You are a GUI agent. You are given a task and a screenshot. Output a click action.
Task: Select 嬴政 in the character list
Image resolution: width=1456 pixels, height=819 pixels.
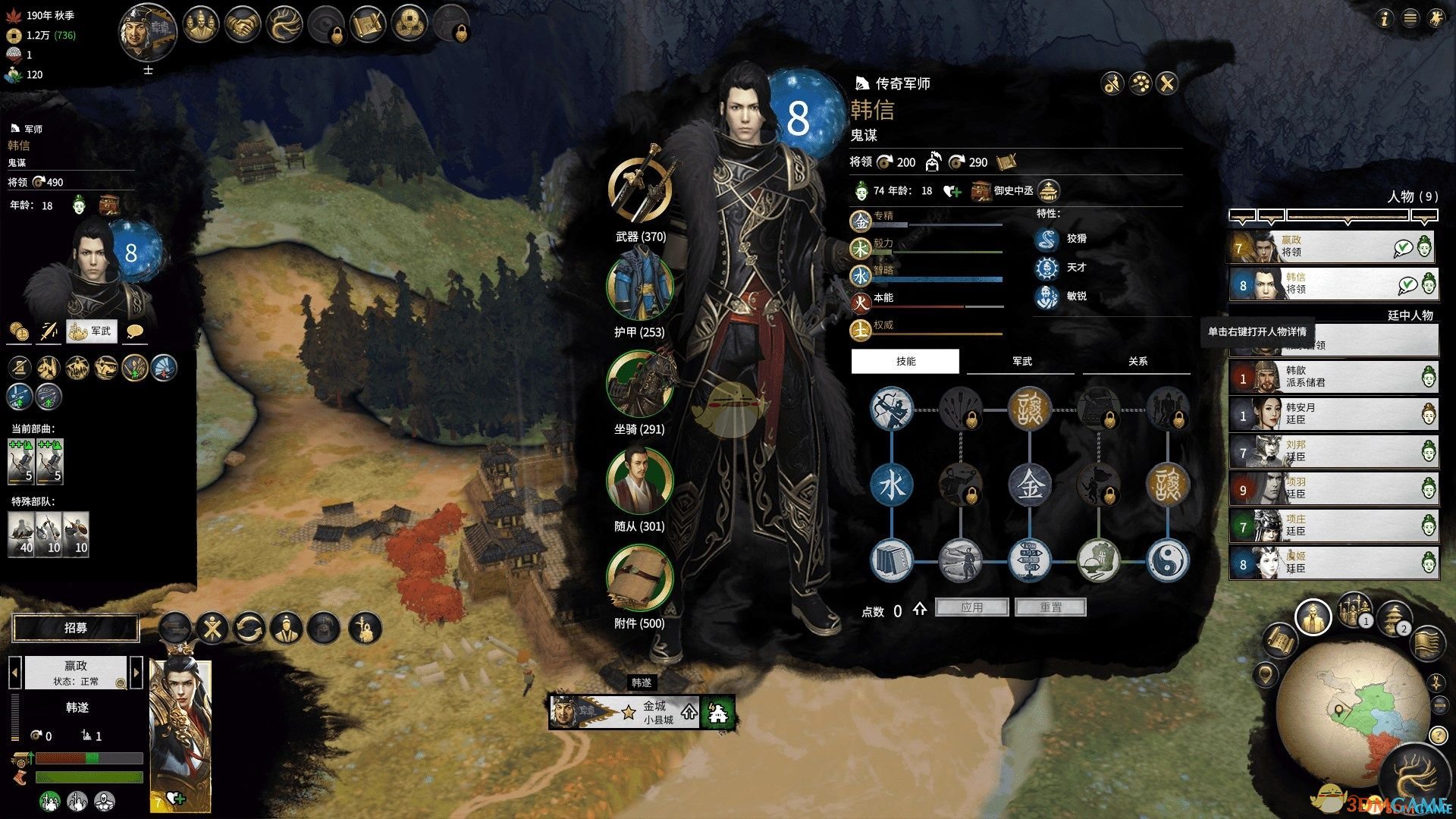[1332, 246]
